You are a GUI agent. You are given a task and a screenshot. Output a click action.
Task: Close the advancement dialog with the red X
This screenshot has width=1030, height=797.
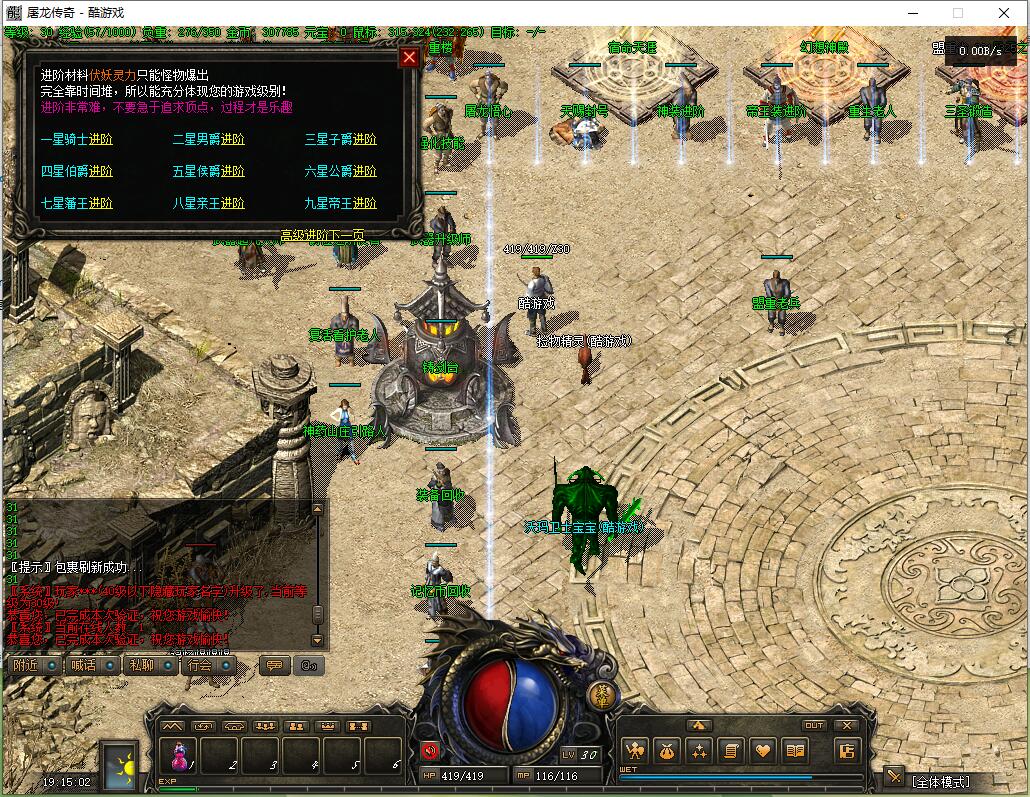pyautogui.click(x=409, y=57)
